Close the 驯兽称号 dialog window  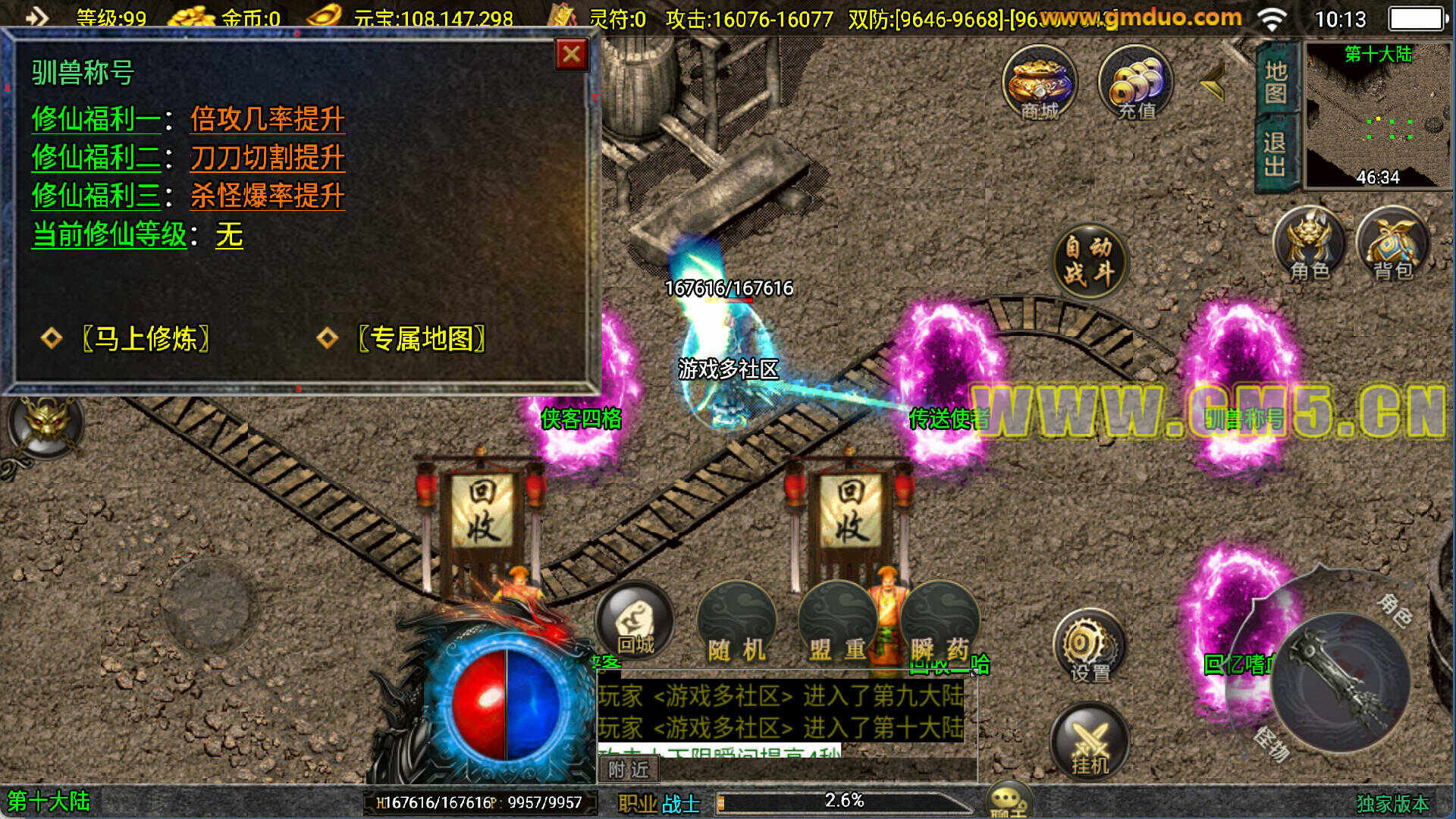[x=572, y=55]
